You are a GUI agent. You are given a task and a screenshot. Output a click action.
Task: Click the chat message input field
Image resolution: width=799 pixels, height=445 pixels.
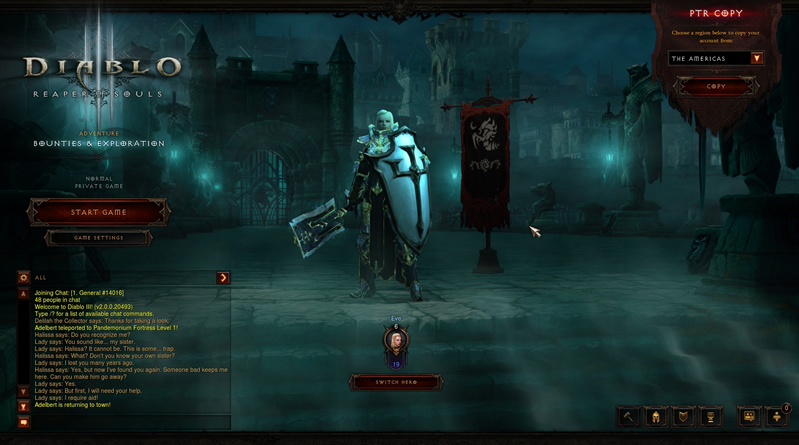pyautogui.click(x=130, y=423)
